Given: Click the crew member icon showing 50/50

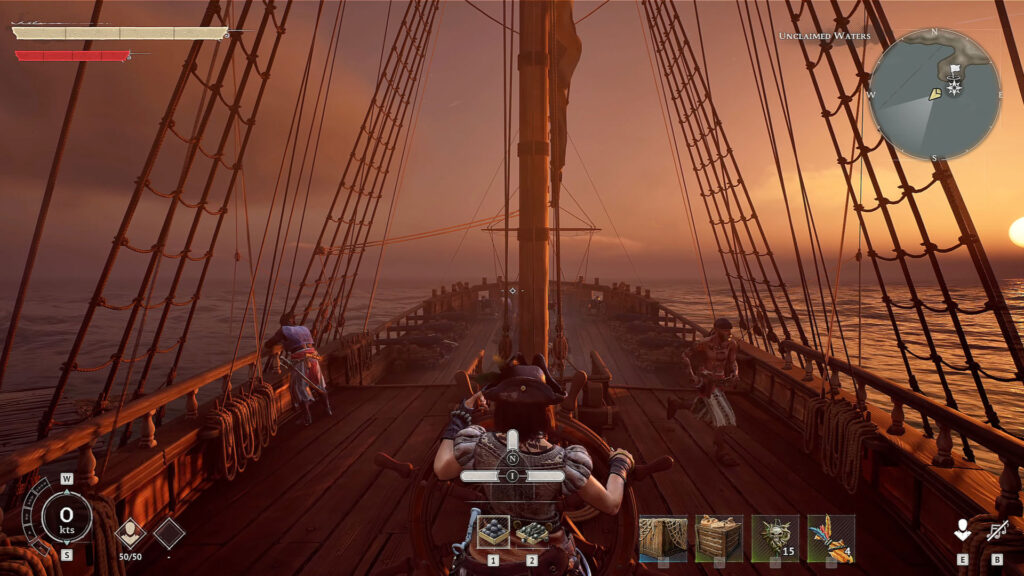Looking at the screenshot, I should [x=131, y=533].
